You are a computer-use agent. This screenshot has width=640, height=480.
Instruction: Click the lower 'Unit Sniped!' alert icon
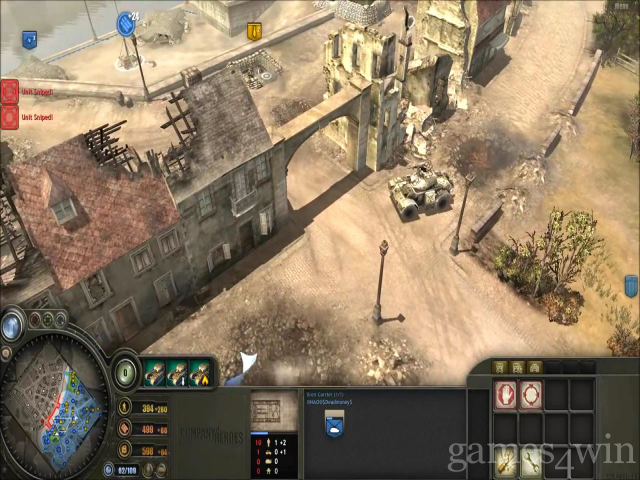(x=9, y=115)
